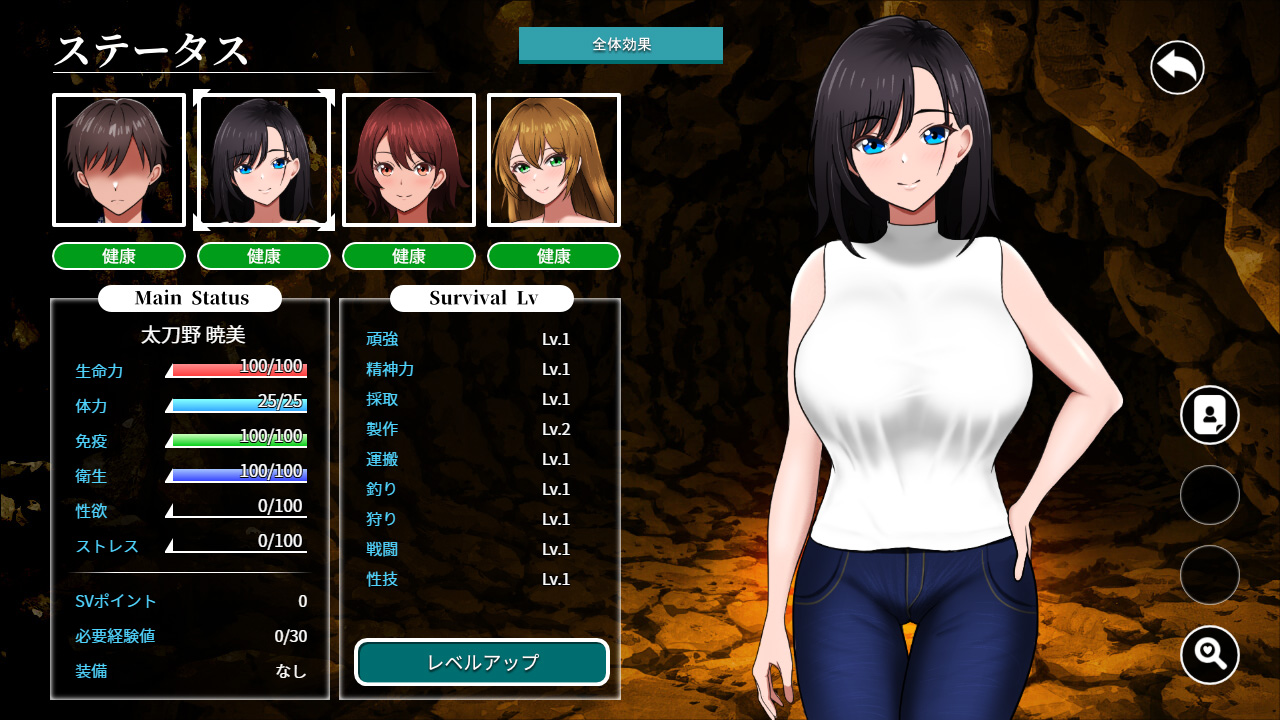Click the 採取 gathering skill row
Screen dimensions: 1280x720
[468, 399]
